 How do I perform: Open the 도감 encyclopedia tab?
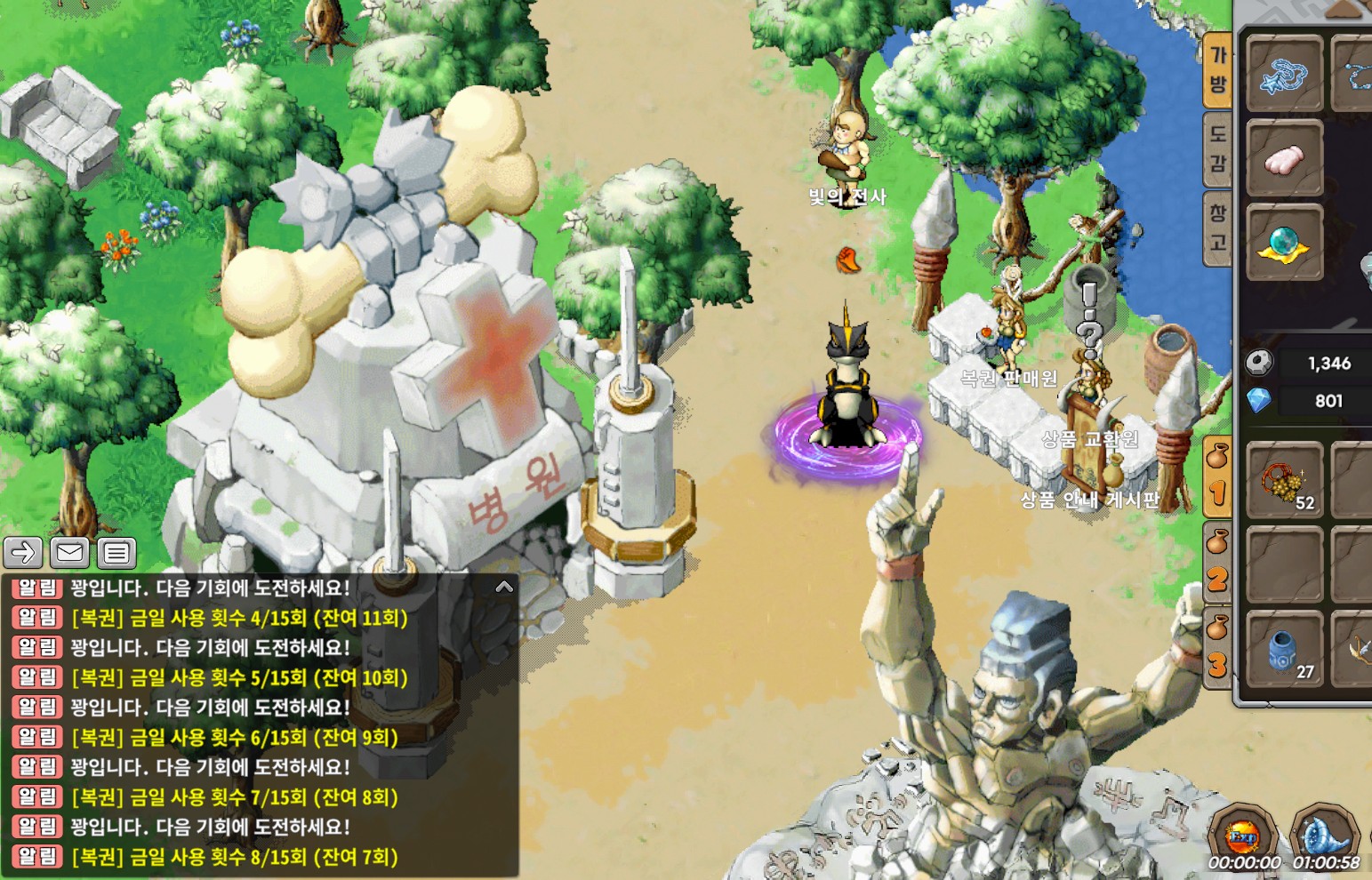point(1217,148)
